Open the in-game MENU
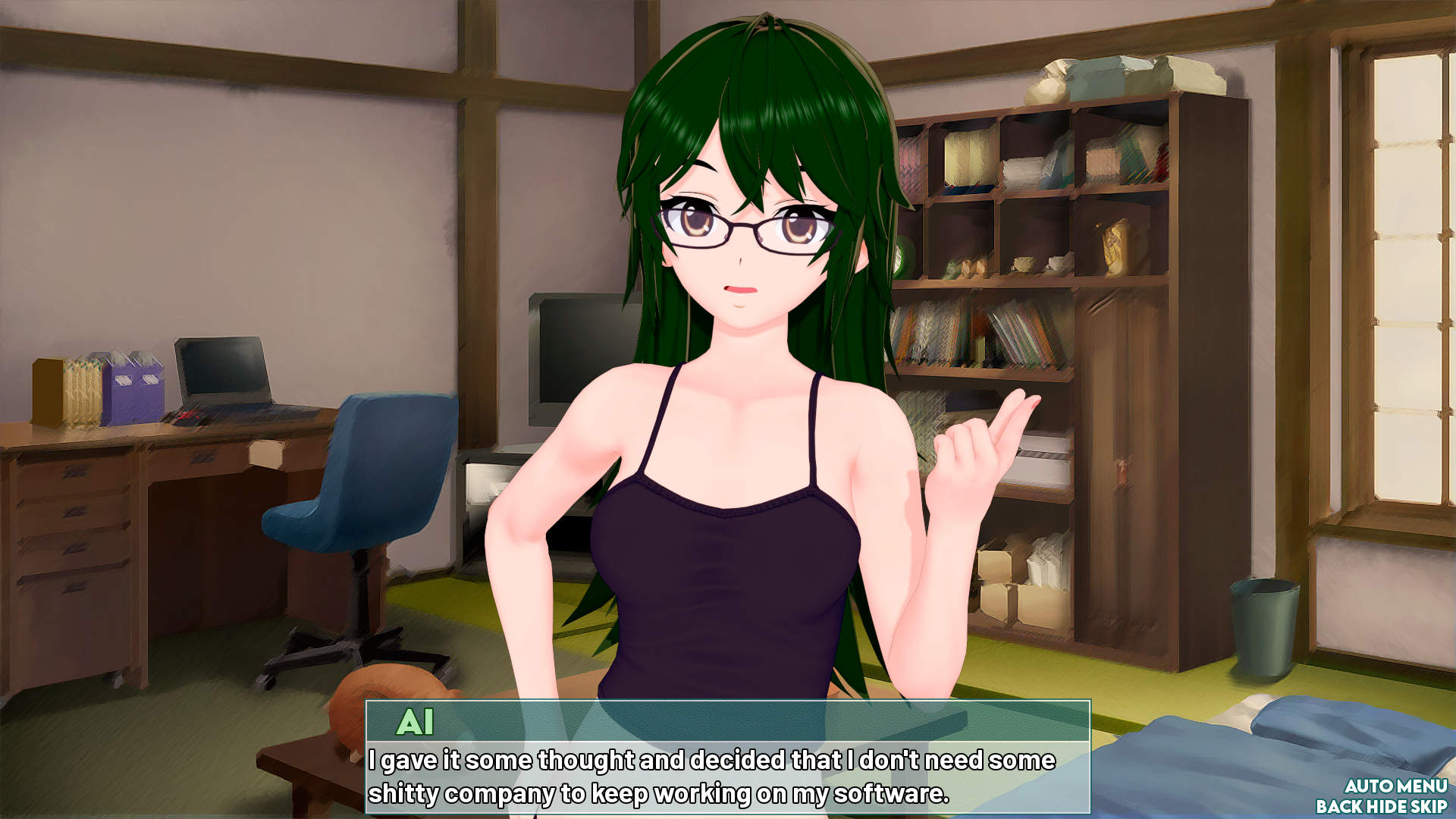The image size is (1456, 819). click(1421, 786)
